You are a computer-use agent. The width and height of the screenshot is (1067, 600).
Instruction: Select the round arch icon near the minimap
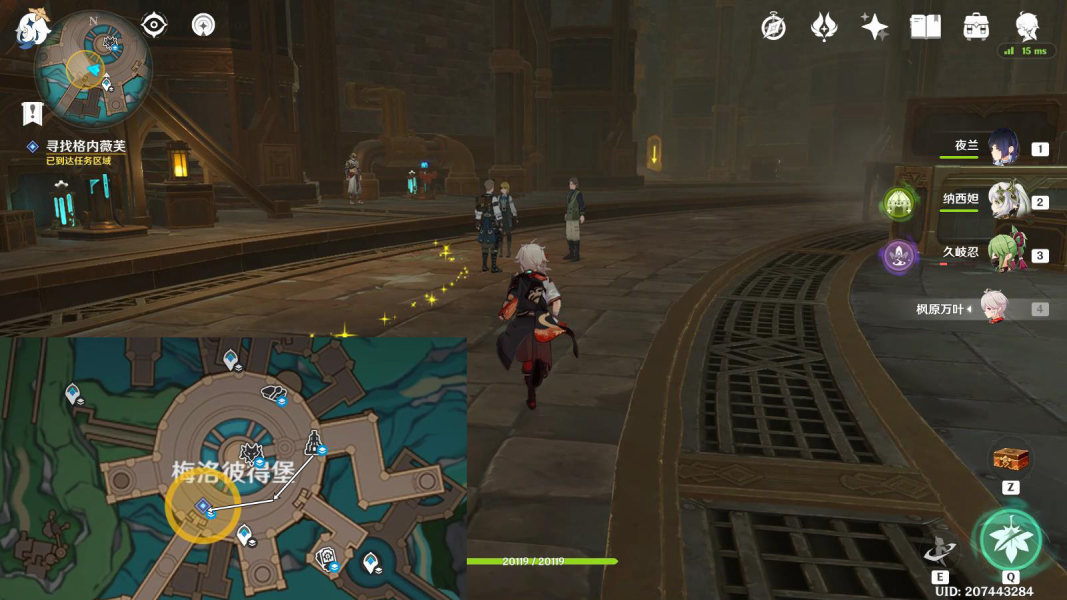click(204, 25)
